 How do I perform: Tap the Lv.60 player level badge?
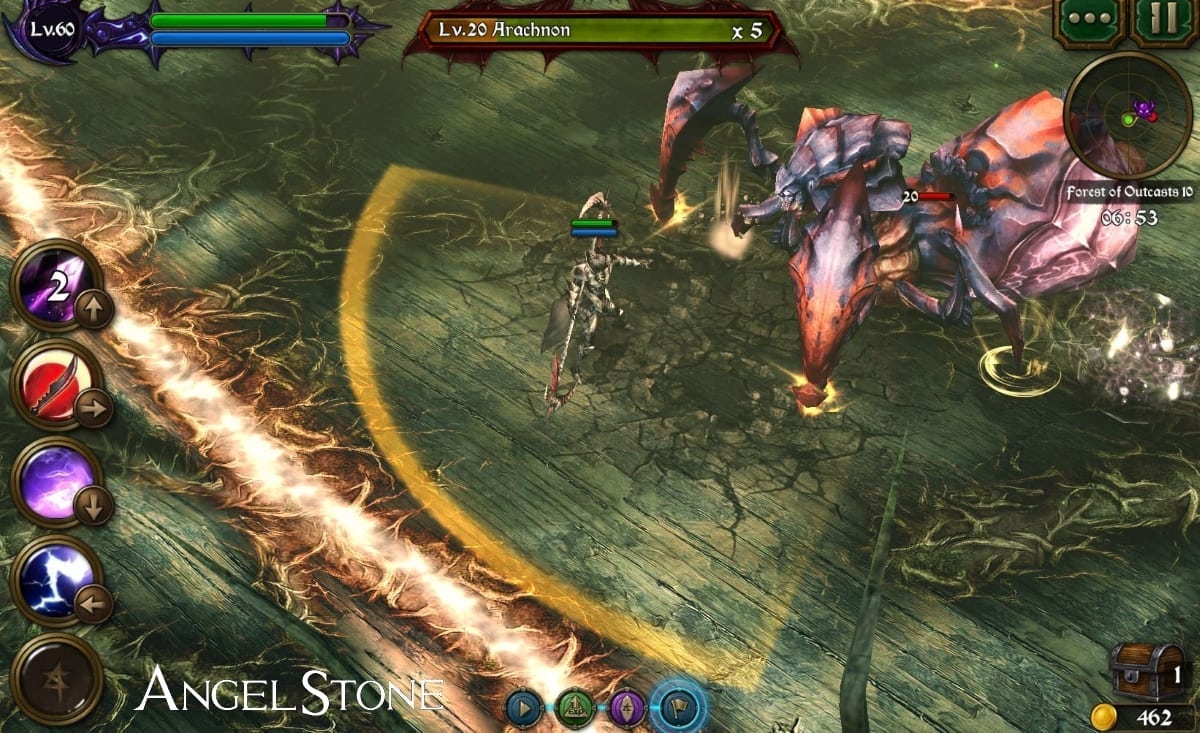pyautogui.click(x=48, y=28)
